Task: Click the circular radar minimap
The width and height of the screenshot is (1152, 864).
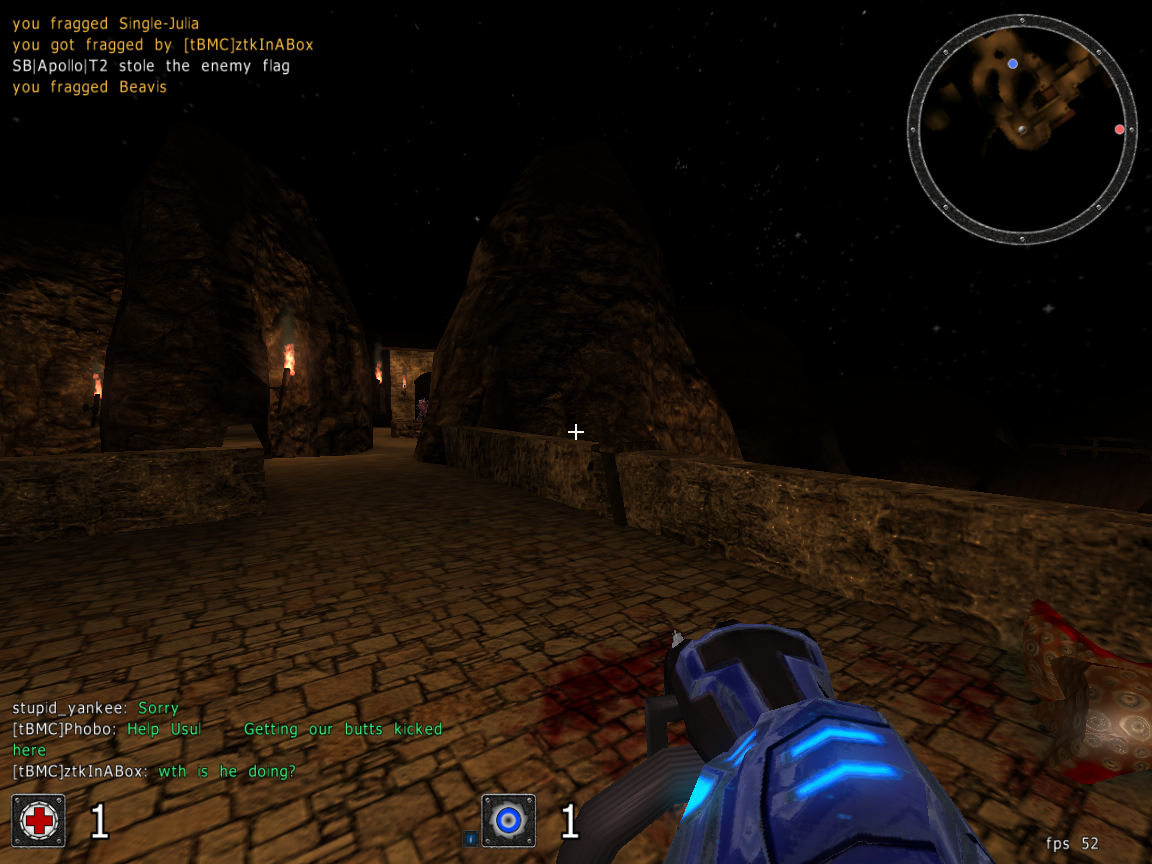Action: [x=1022, y=129]
